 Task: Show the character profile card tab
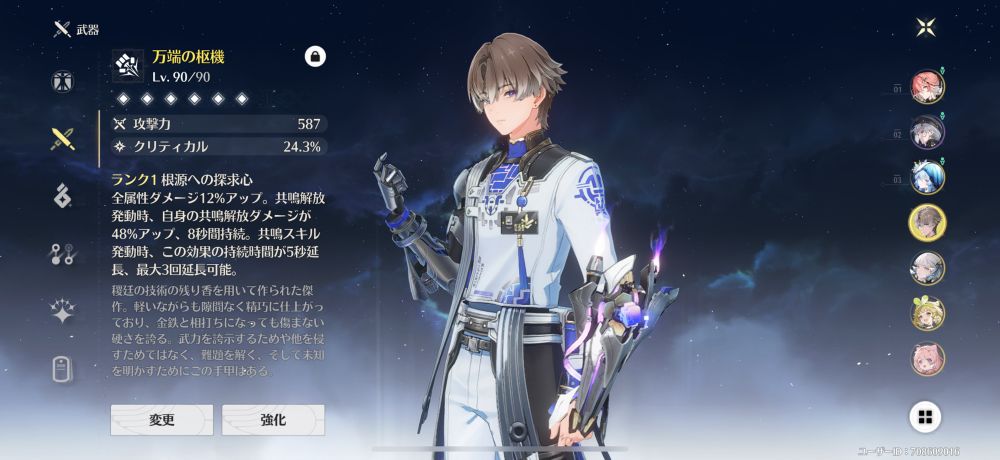(63, 369)
